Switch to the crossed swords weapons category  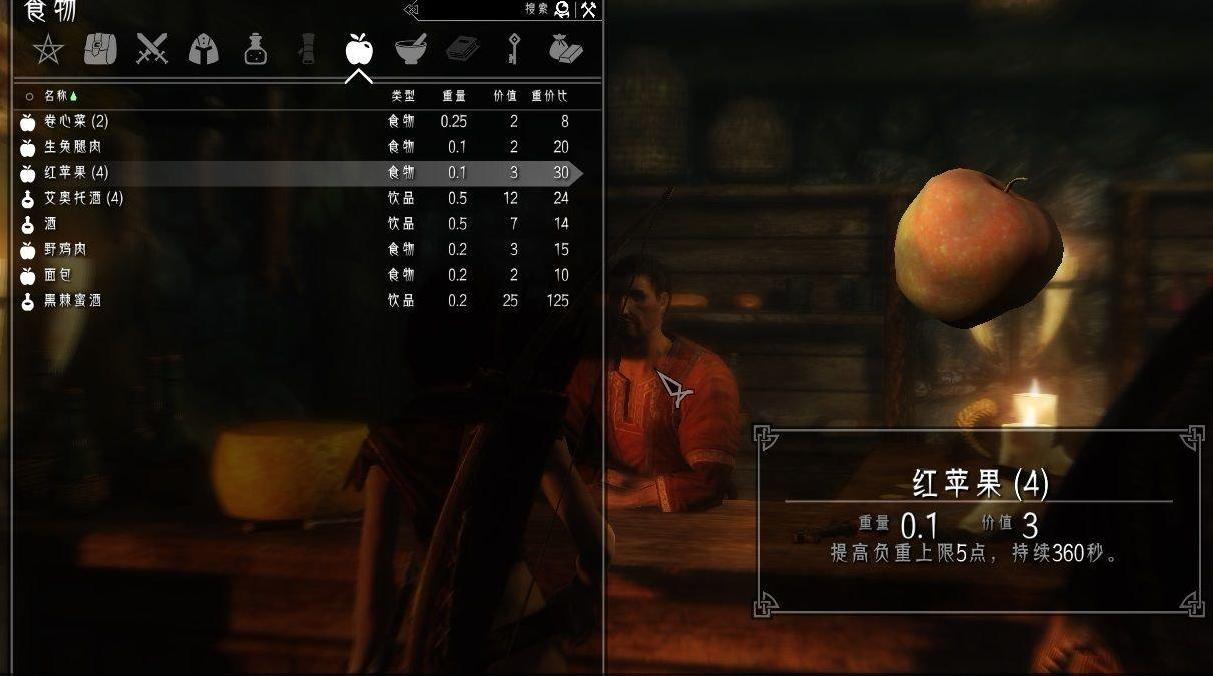(152, 49)
